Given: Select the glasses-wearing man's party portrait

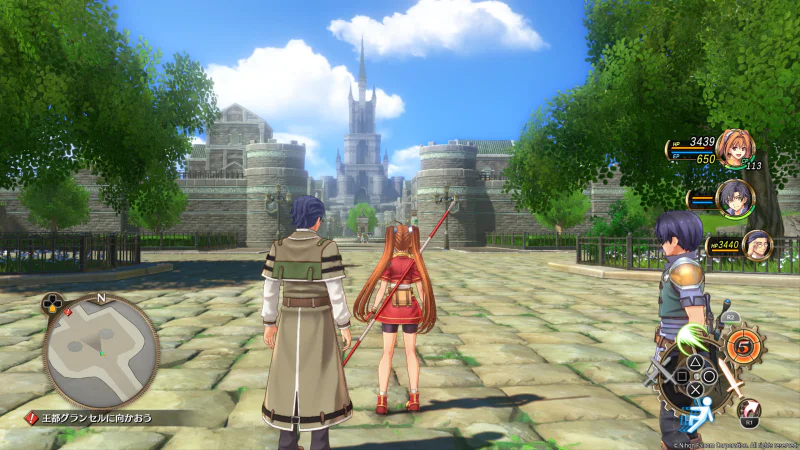Looking at the screenshot, I should (755, 244).
